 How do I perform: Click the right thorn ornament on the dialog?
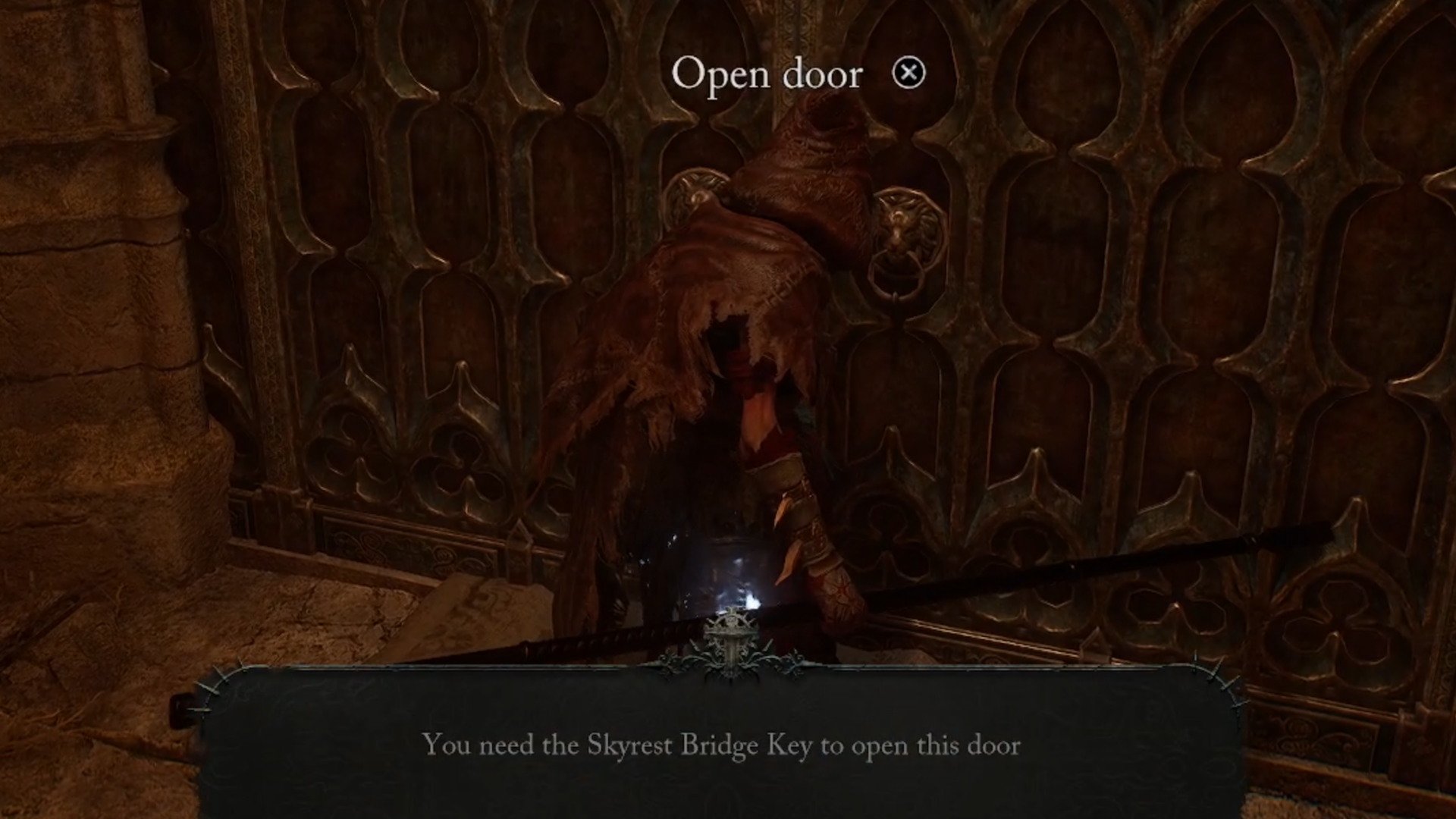[1213, 675]
